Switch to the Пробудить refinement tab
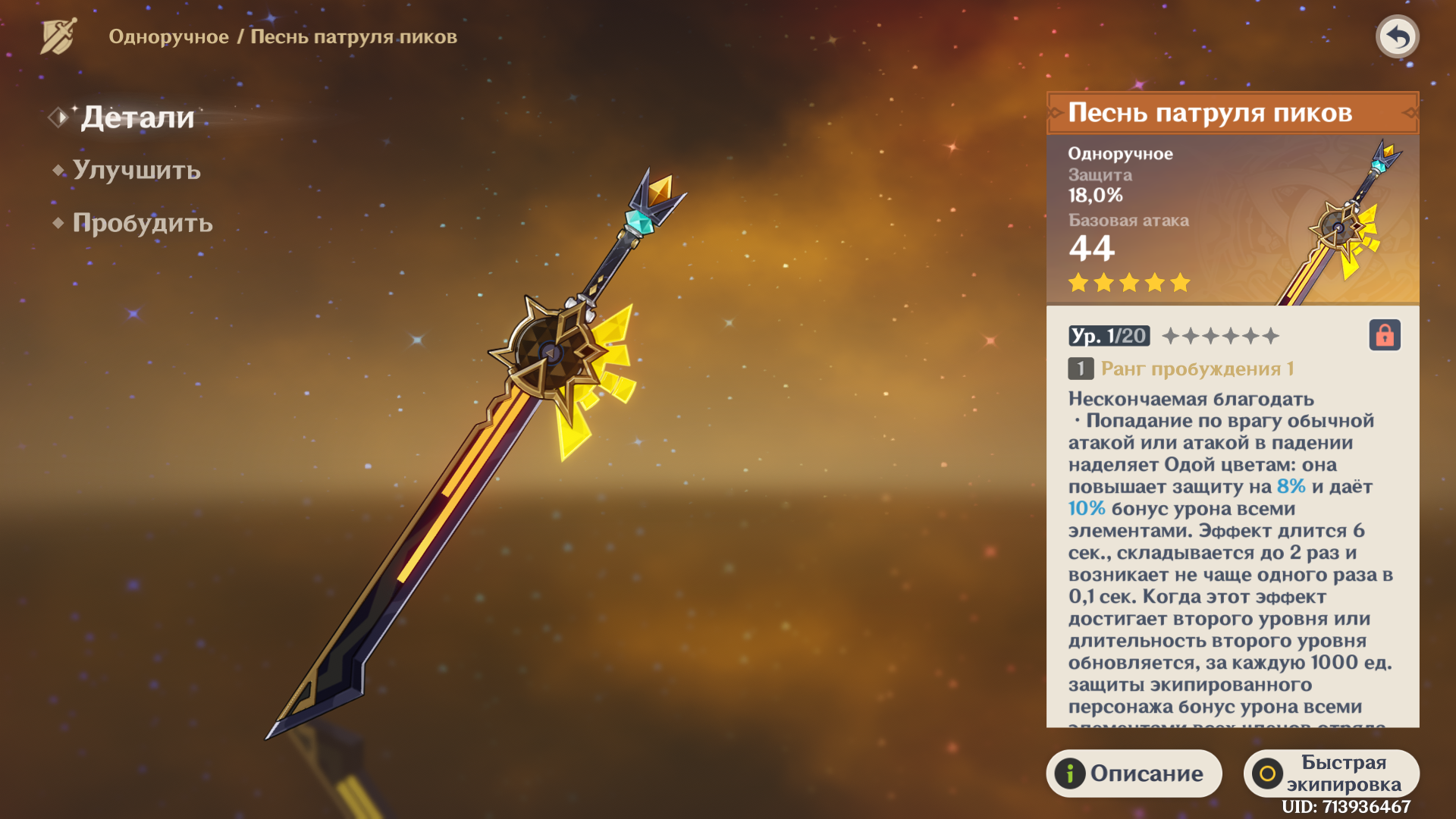 142,223
